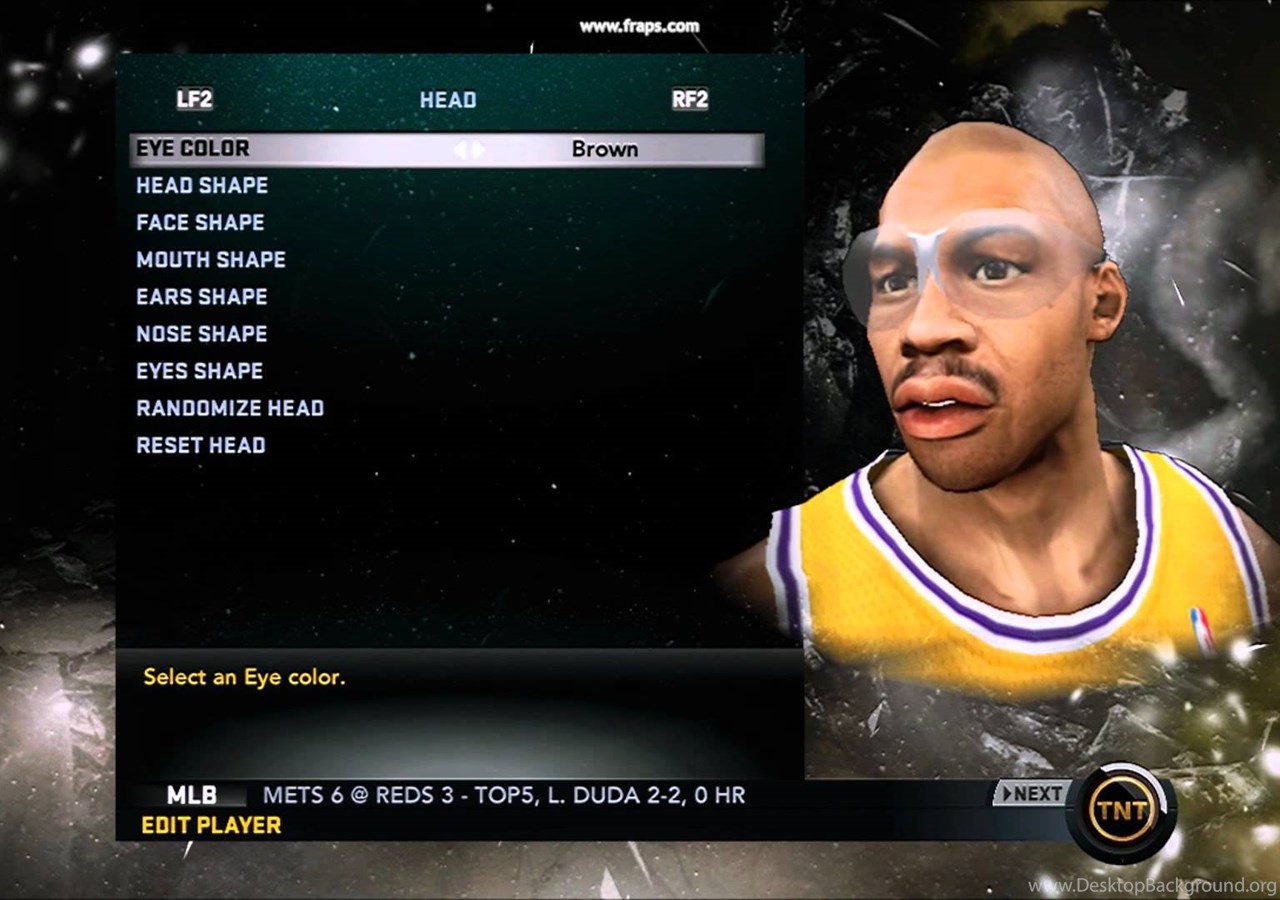Select Ears Shape entry
The width and height of the screenshot is (1280, 900).
(202, 297)
